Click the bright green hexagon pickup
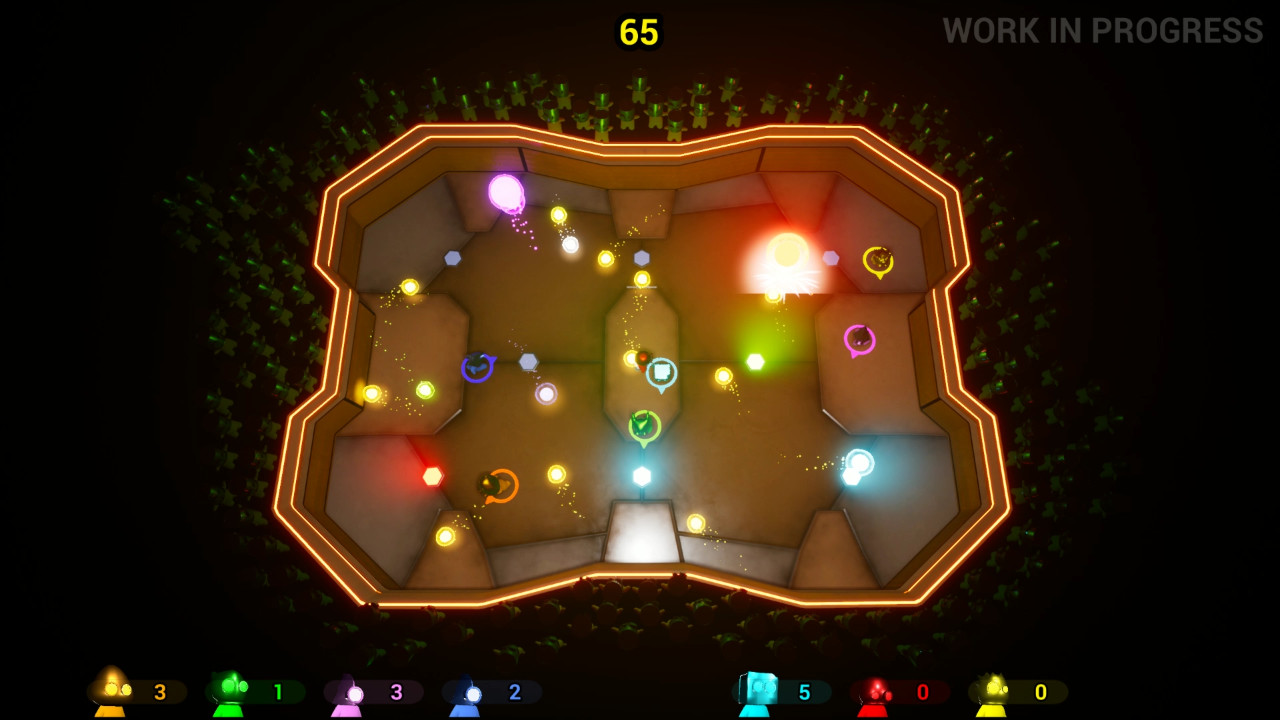The width and height of the screenshot is (1280, 720). (x=756, y=360)
